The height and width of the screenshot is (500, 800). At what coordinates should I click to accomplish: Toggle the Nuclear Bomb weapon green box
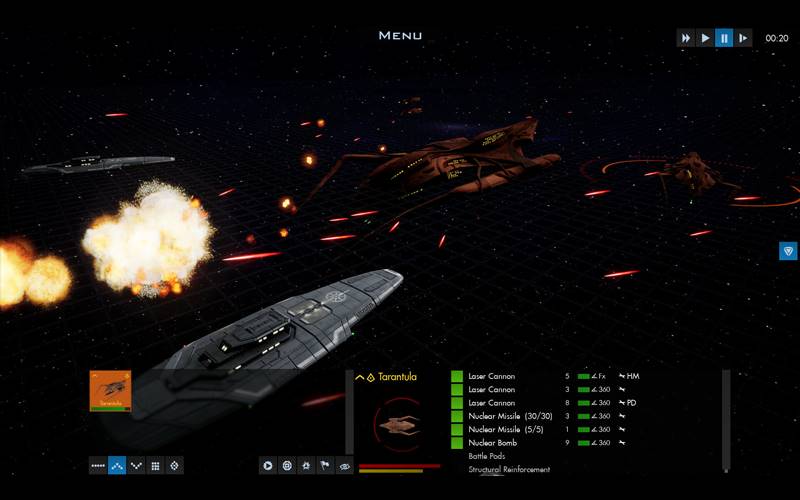point(457,442)
